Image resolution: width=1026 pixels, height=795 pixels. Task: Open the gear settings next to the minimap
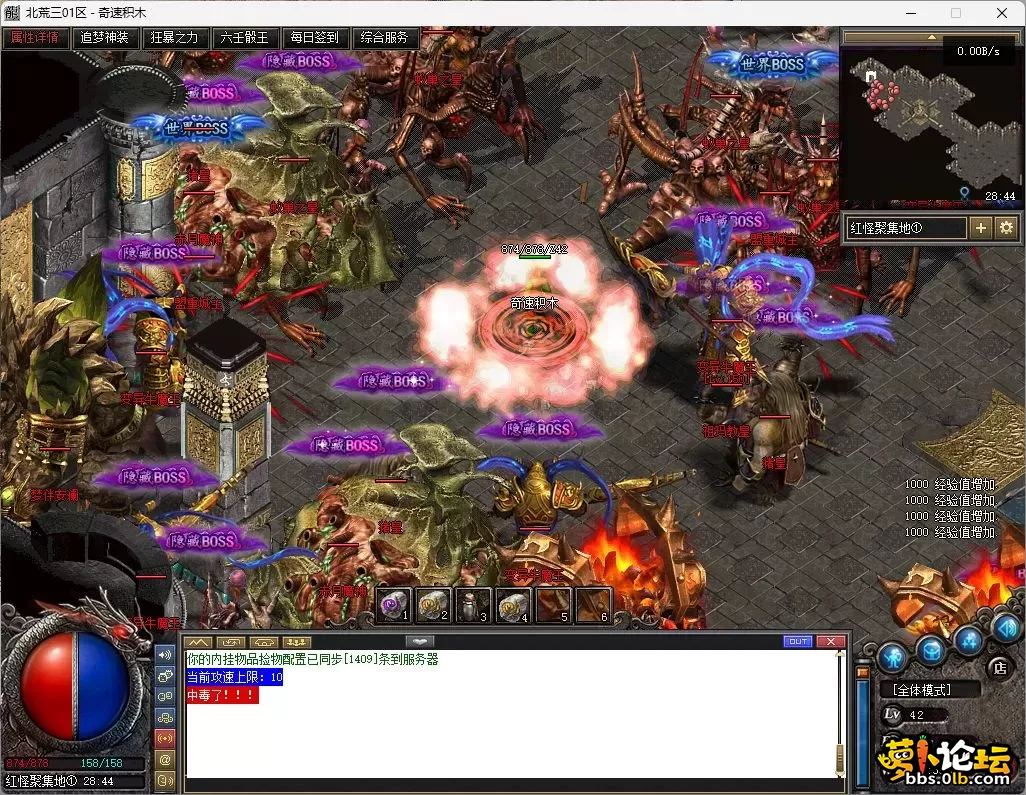click(1006, 228)
